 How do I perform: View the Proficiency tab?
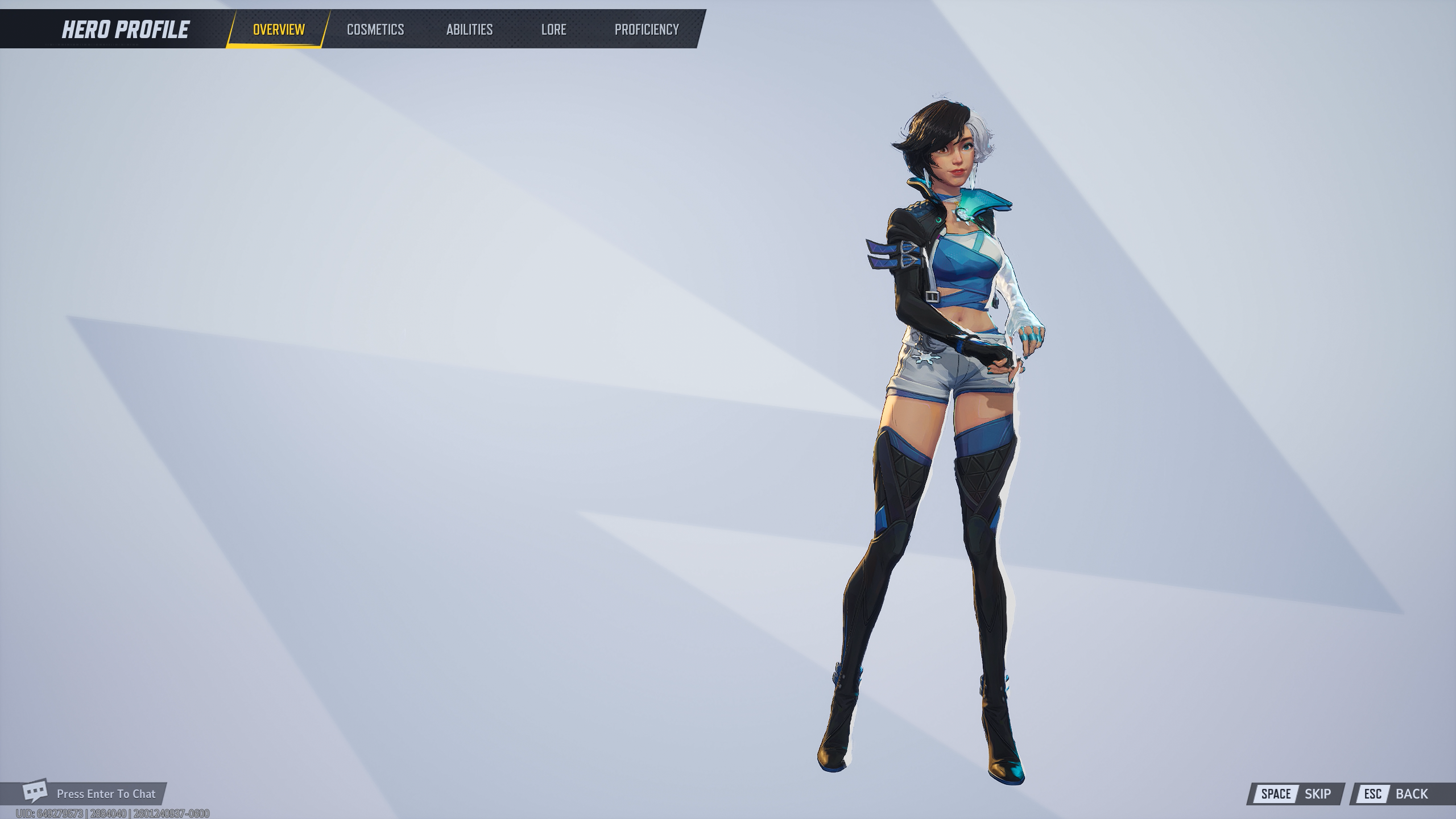[647, 30]
